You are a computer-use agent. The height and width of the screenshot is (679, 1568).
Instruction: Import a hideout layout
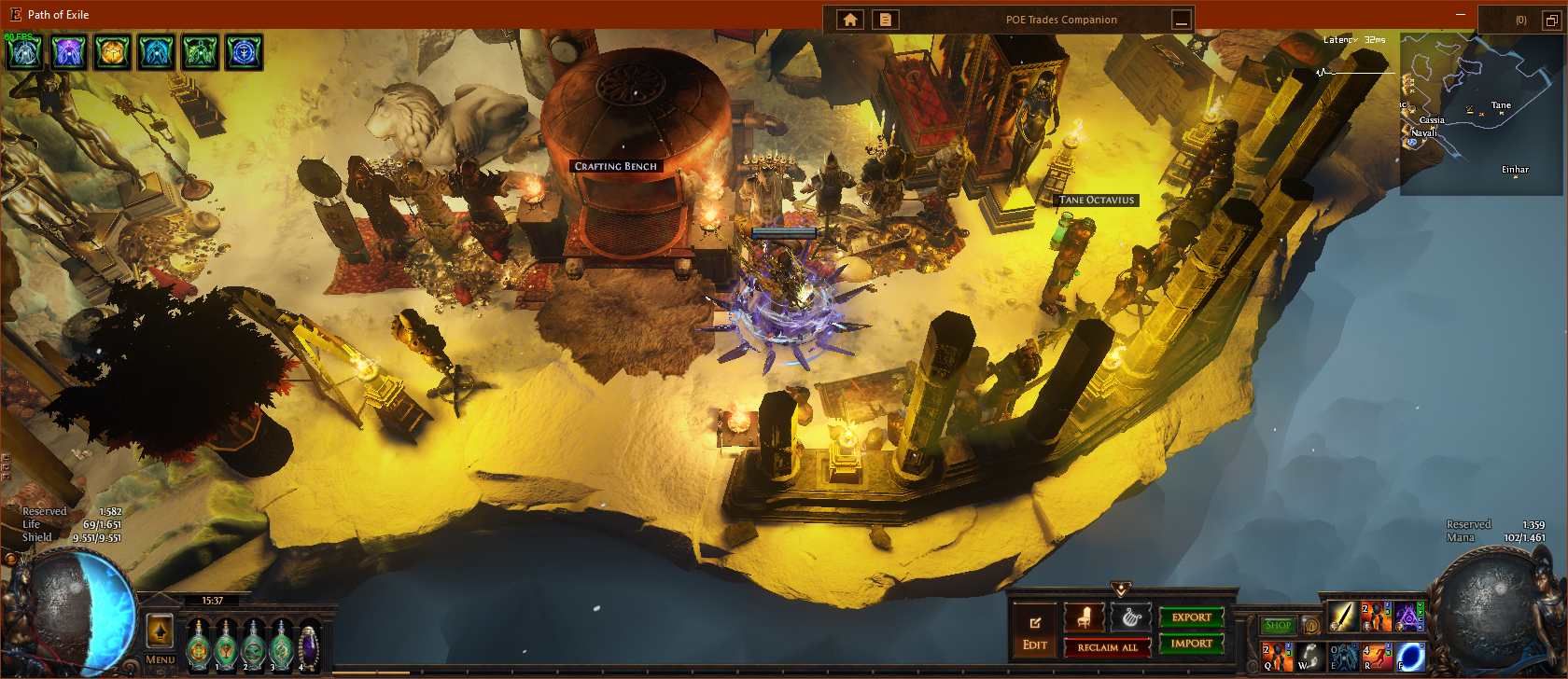coord(1191,644)
